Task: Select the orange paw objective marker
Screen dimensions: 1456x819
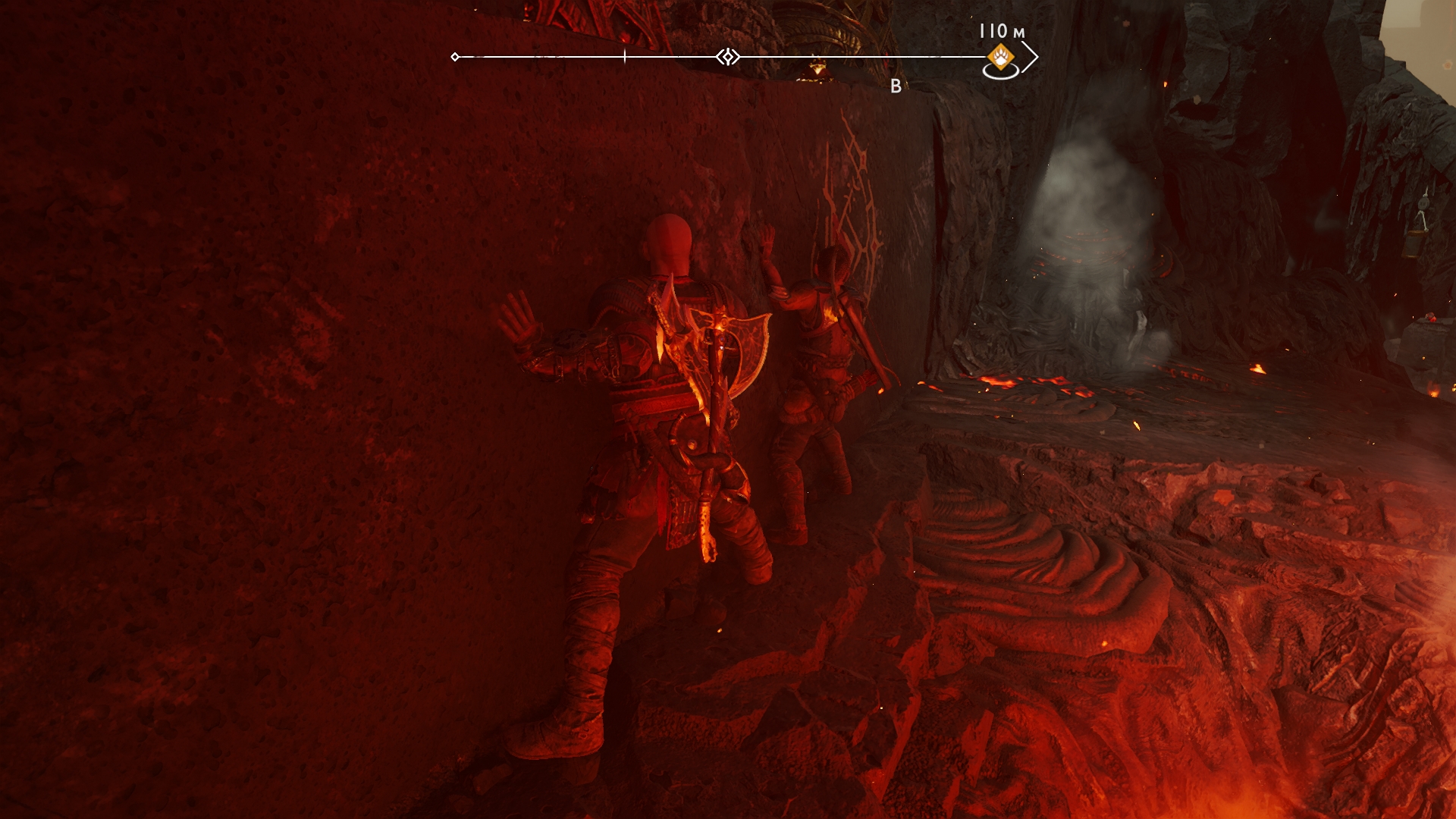Action: (1000, 57)
